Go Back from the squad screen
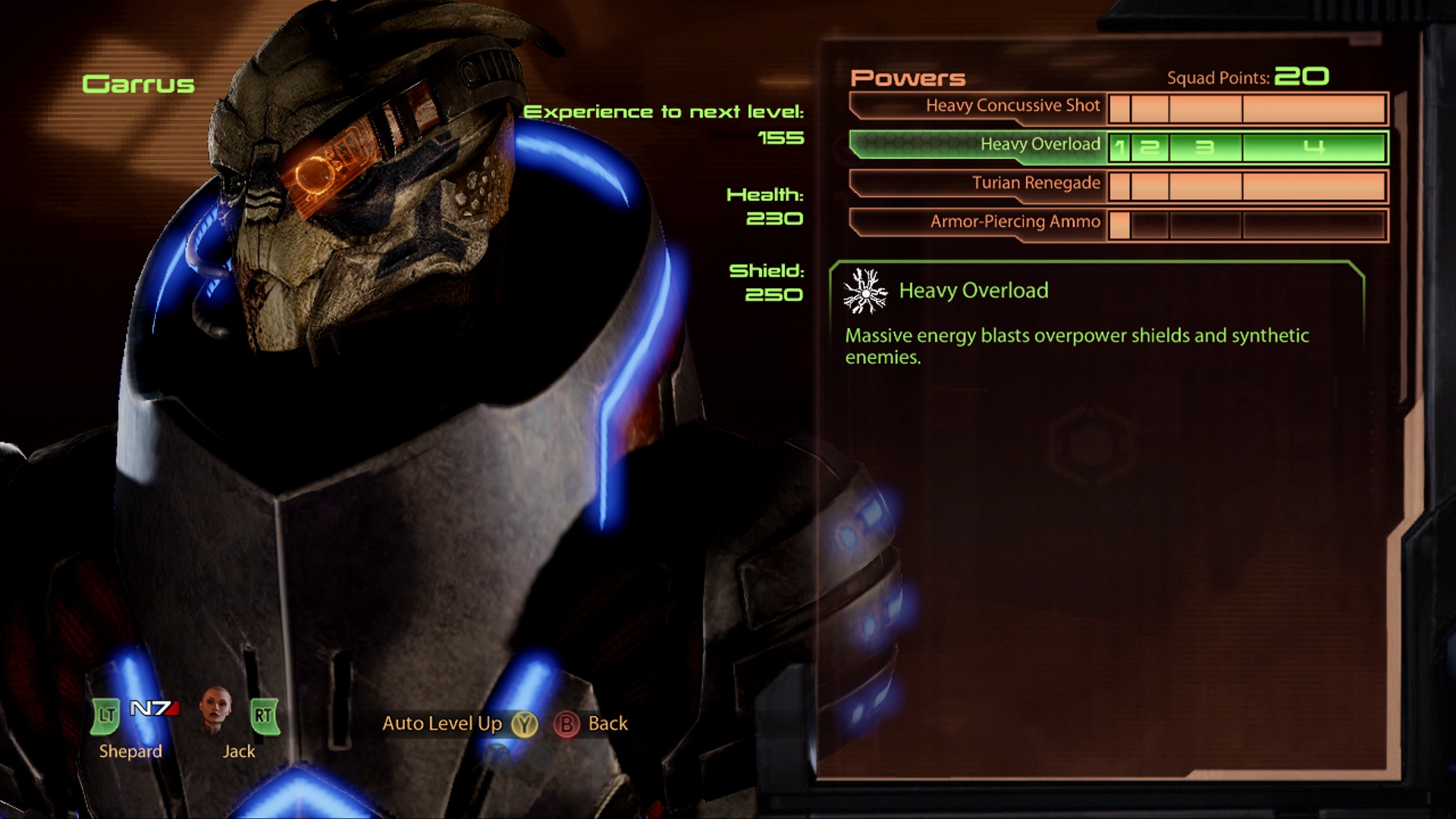1456x819 pixels. click(591, 724)
